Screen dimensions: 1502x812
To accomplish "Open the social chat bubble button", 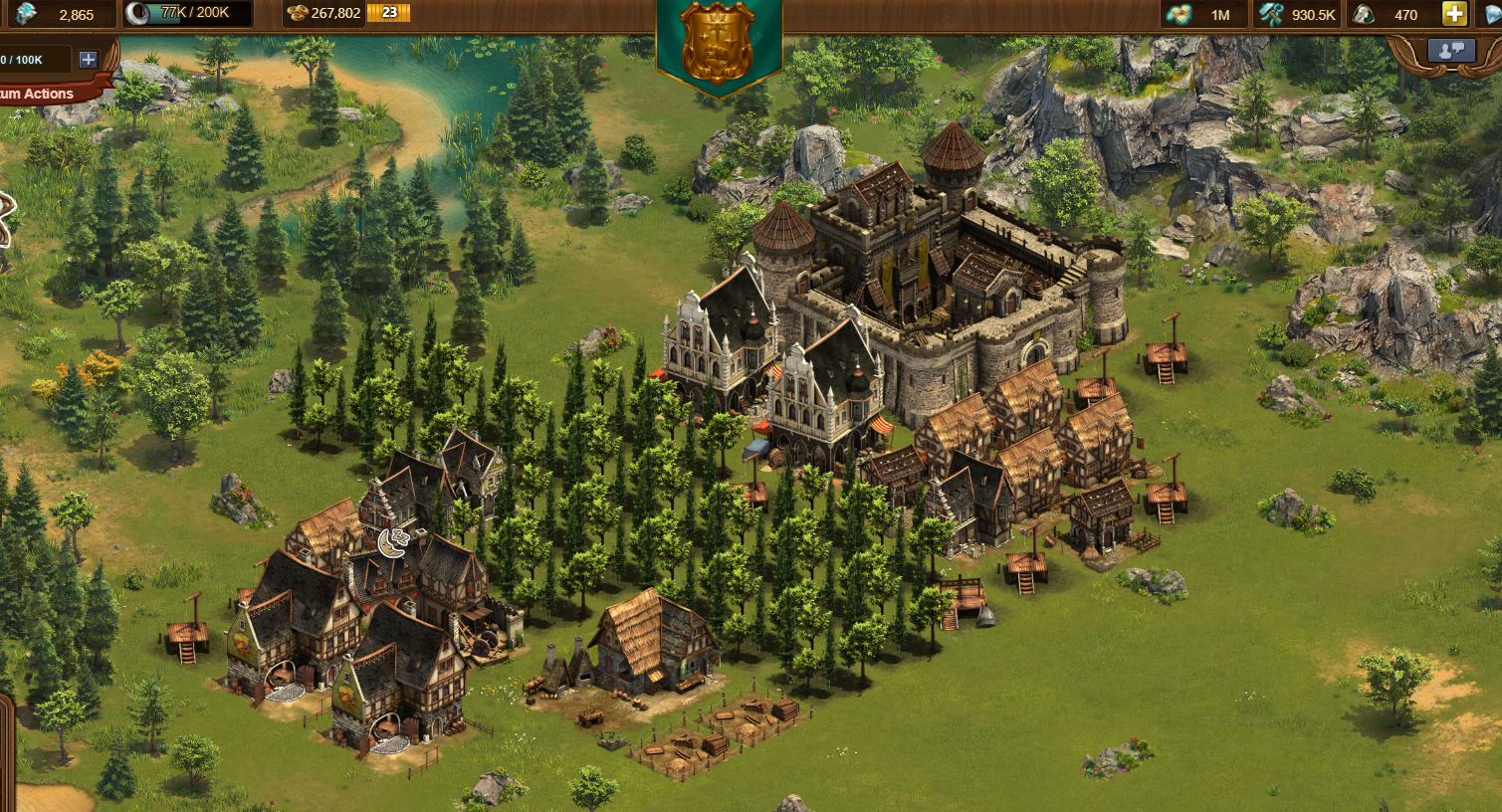I will [x=1450, y=51].
